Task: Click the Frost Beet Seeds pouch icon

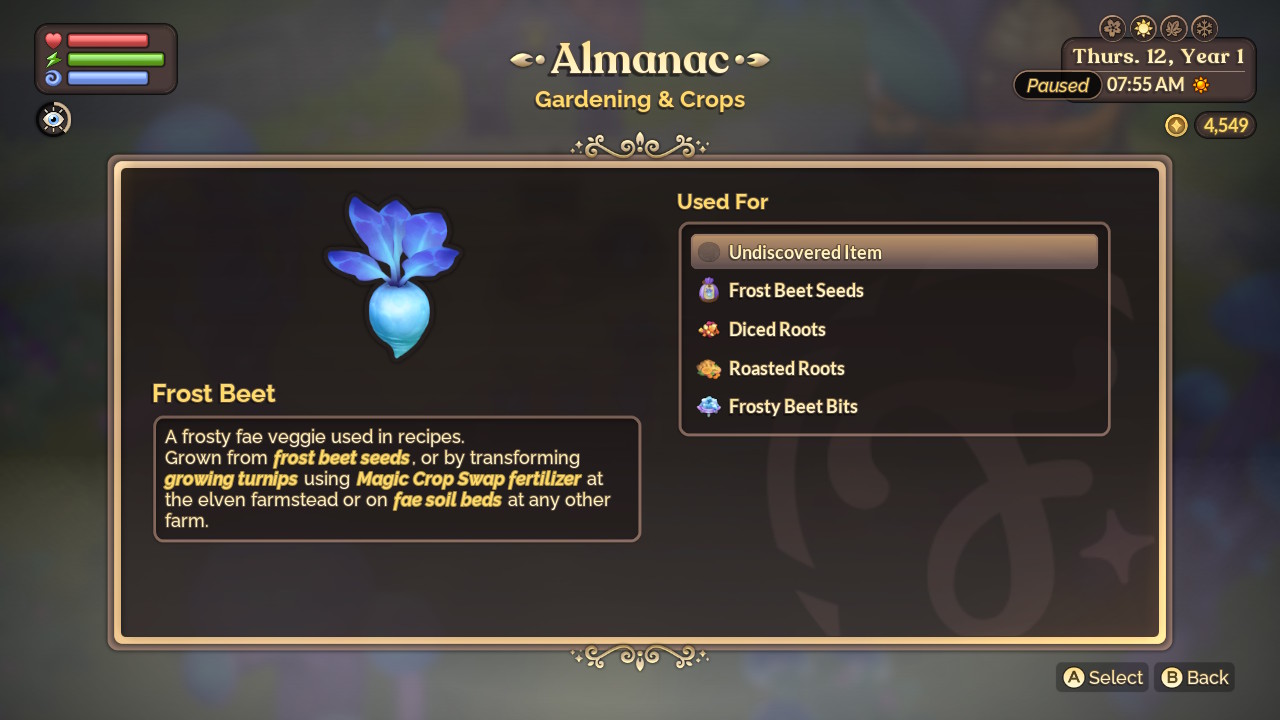Action: pyautogui.click(x=710, y=291)
